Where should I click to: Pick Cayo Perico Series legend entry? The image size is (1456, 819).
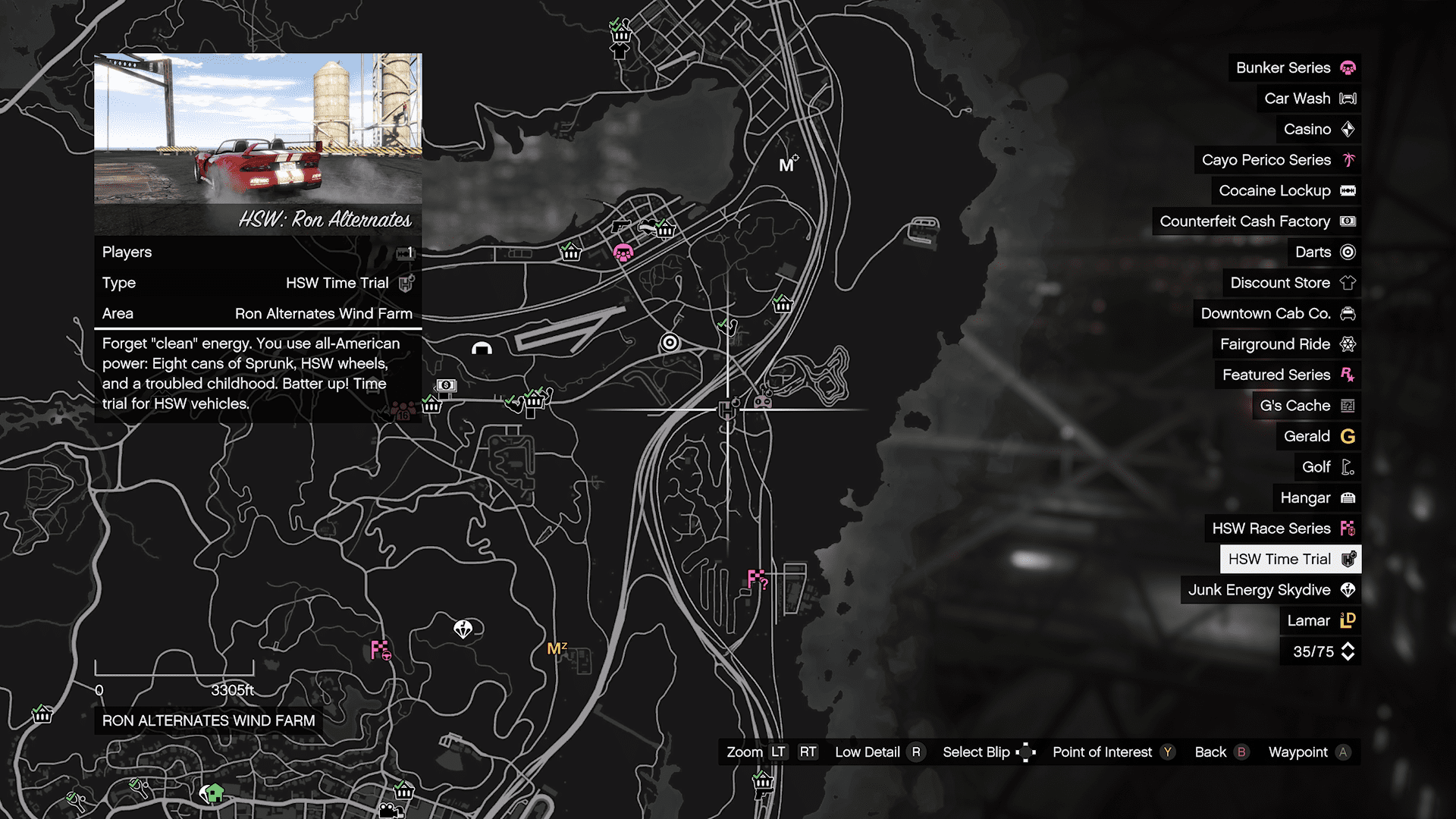[x=1278, y=160]
